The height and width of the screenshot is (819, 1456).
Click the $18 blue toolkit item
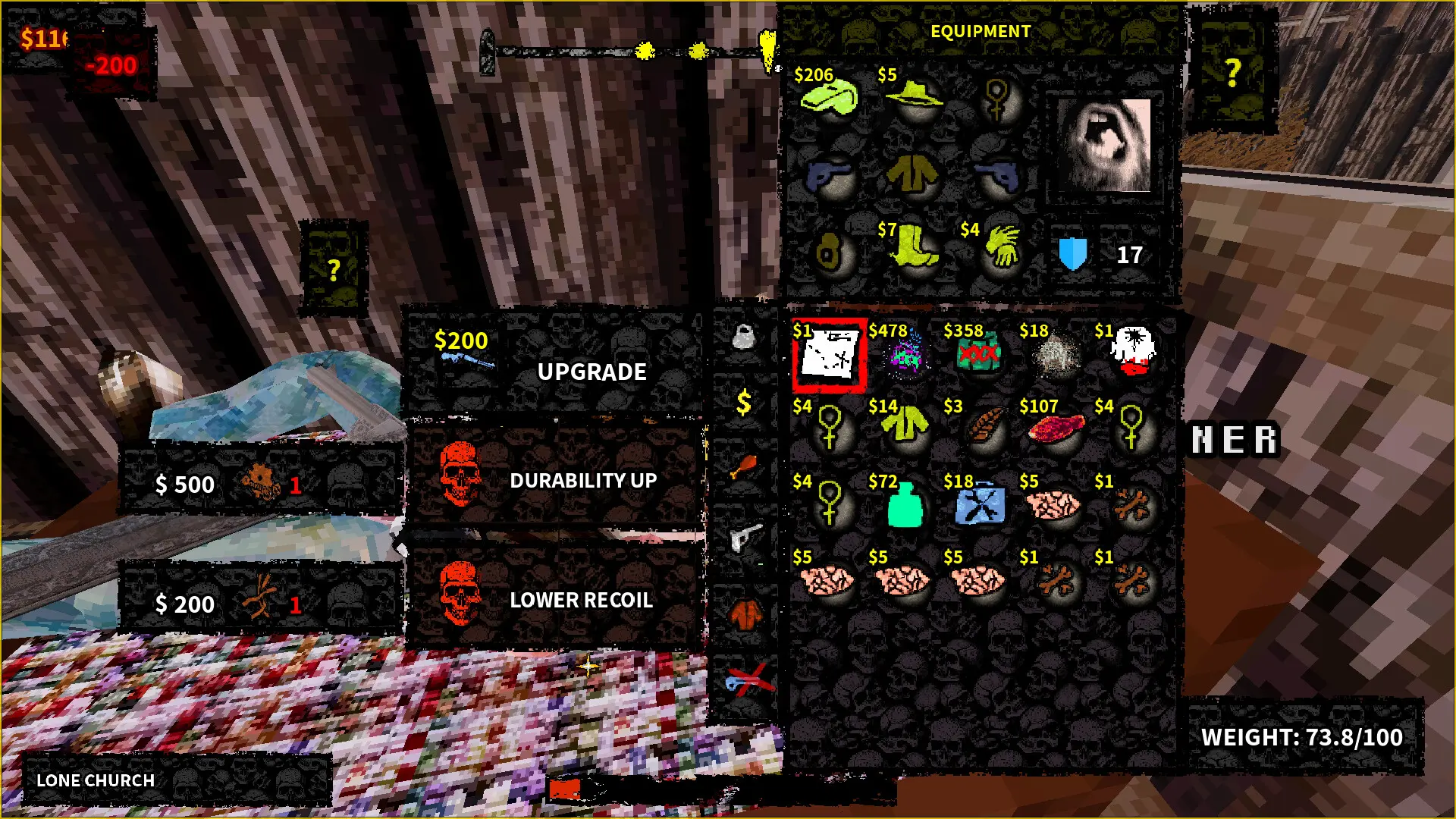coord(981,504)
